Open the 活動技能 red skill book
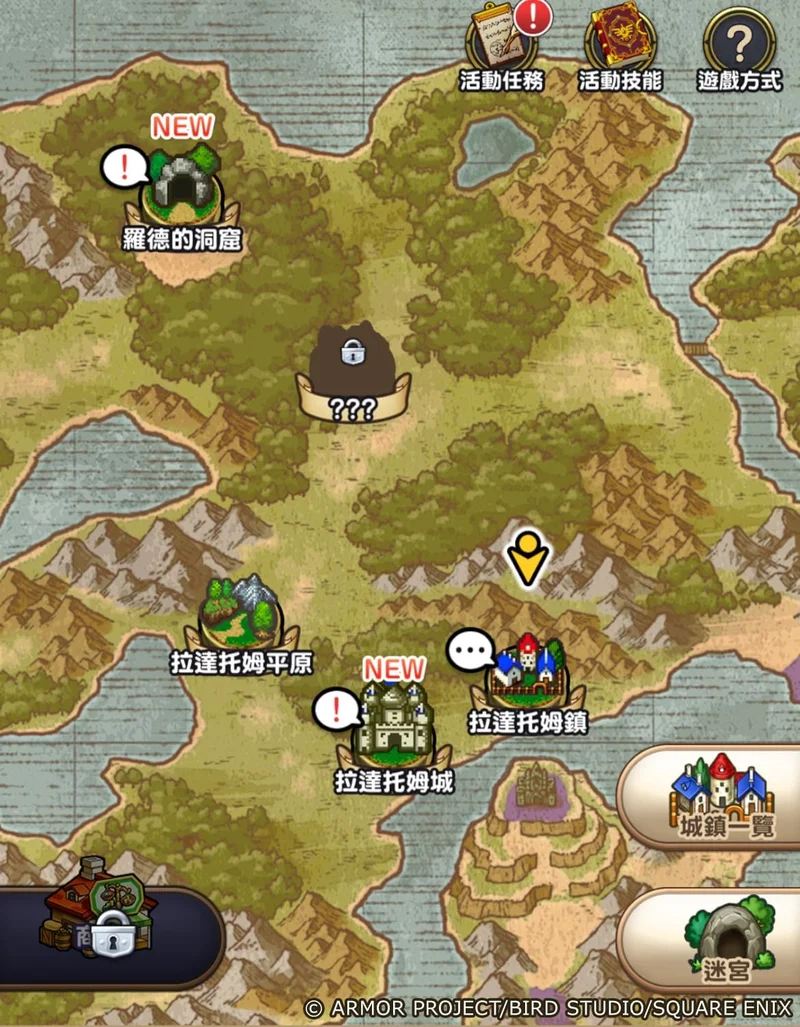This screenshot has width=800, height=1027. [x=620, y=45]
